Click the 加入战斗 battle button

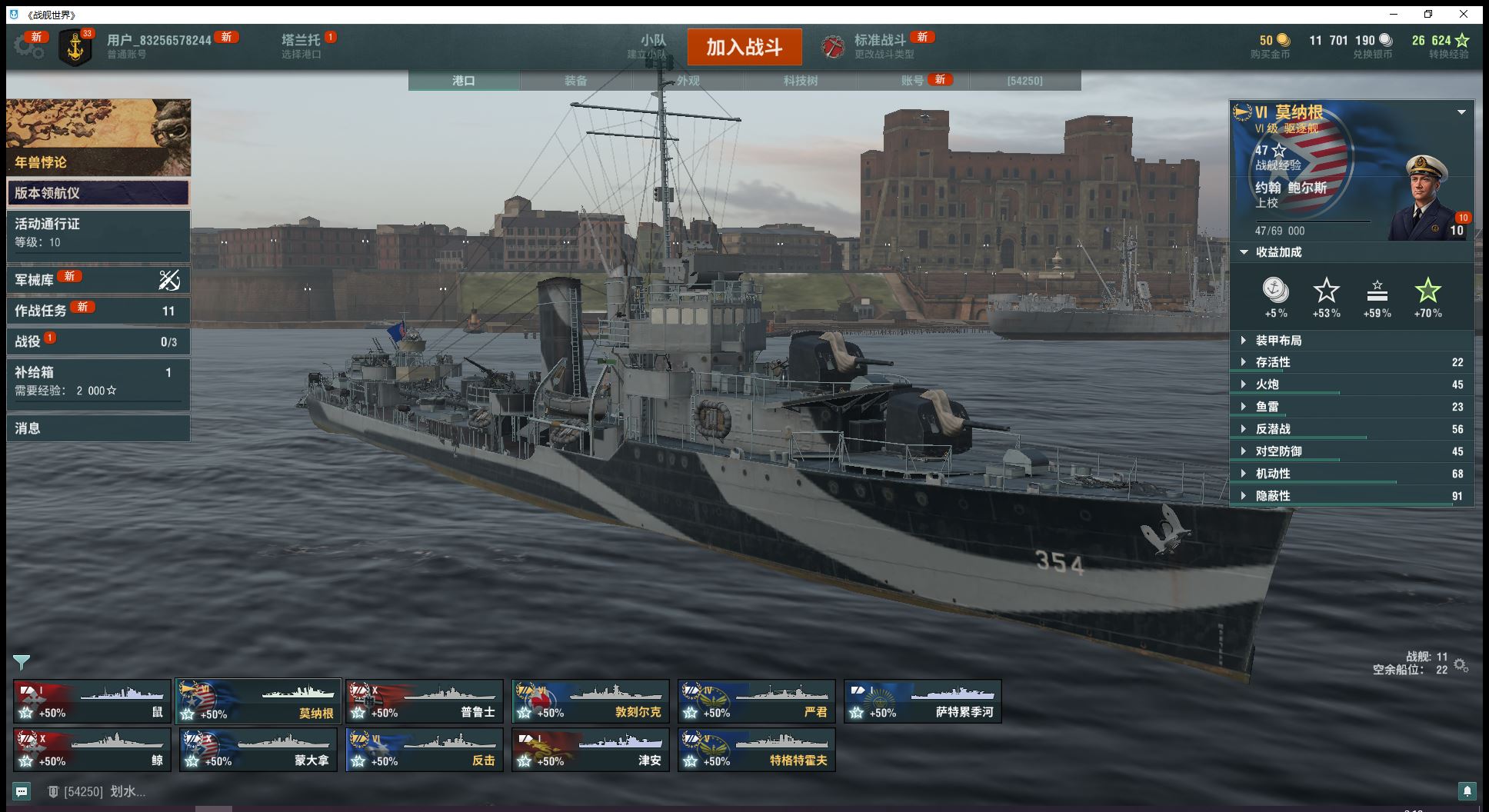click(x=744, y=47)
